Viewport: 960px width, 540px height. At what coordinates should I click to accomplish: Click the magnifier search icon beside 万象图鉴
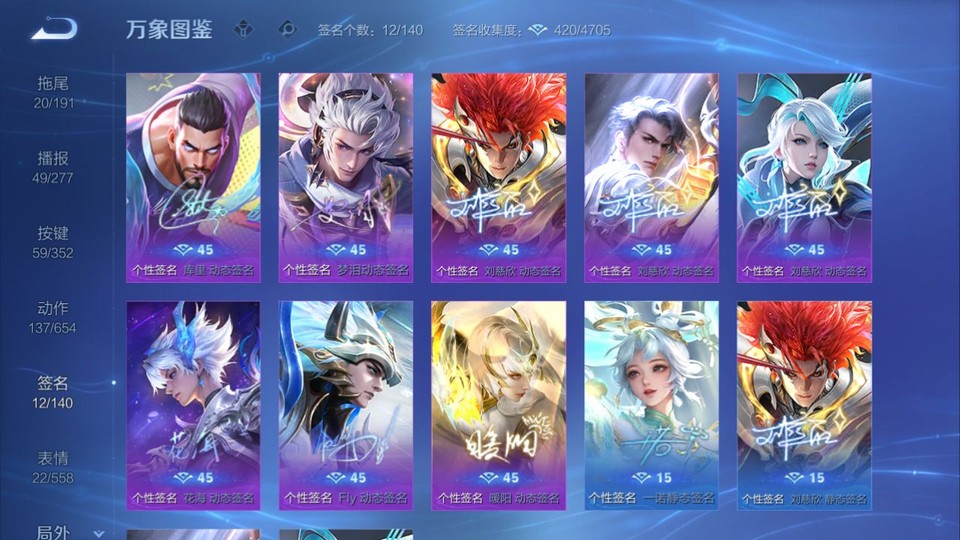pyautogui.click(x=288, y=29)
